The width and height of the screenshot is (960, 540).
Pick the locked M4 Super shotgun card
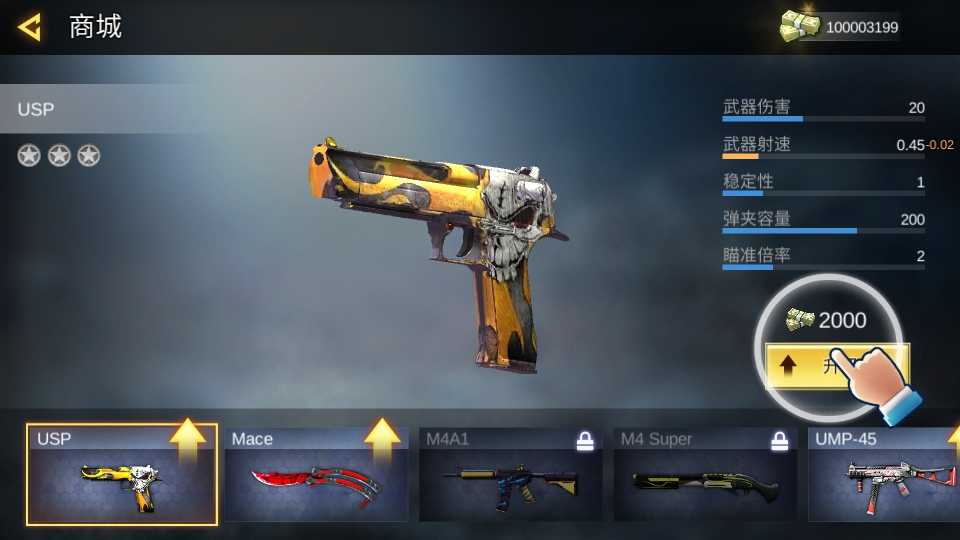point(705,475)
